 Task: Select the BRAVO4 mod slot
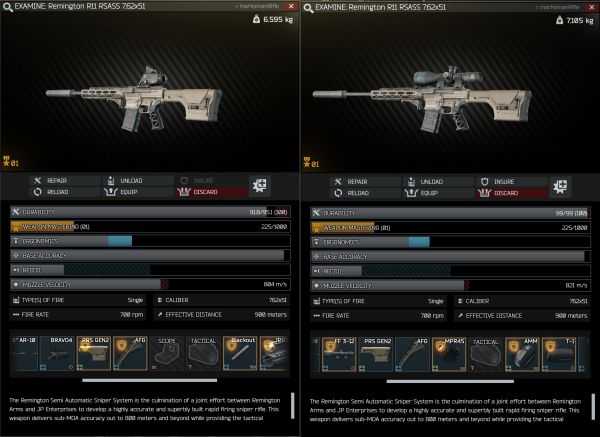click(x=62, y=352)
